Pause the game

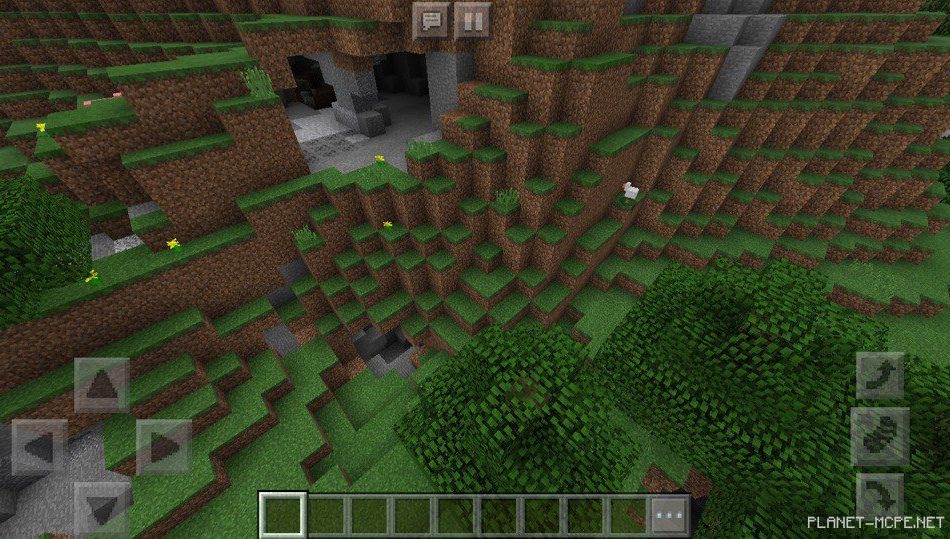click(x=472, y=20)
